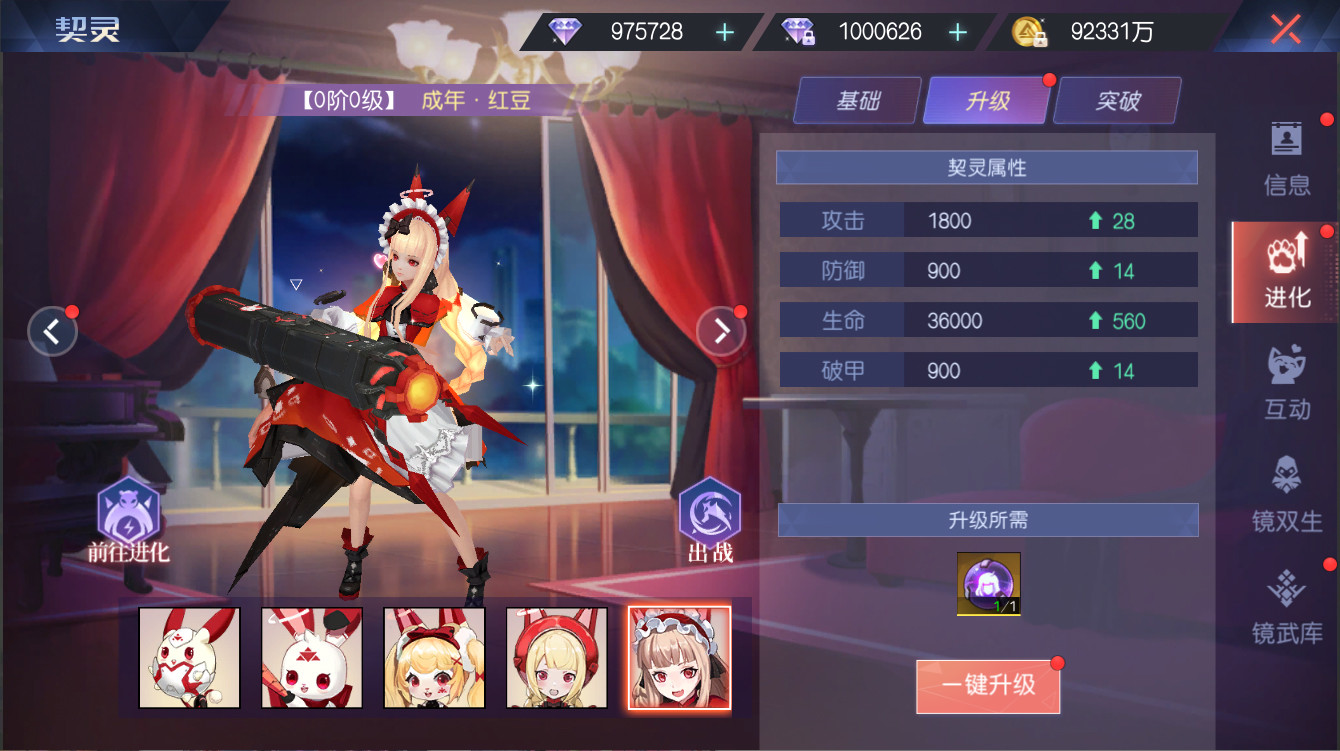Image resolution: width=1340 pixels, height=751 pixels.
Task: Click the purple orb upgrade material icon
Action: tap(988, 582)
